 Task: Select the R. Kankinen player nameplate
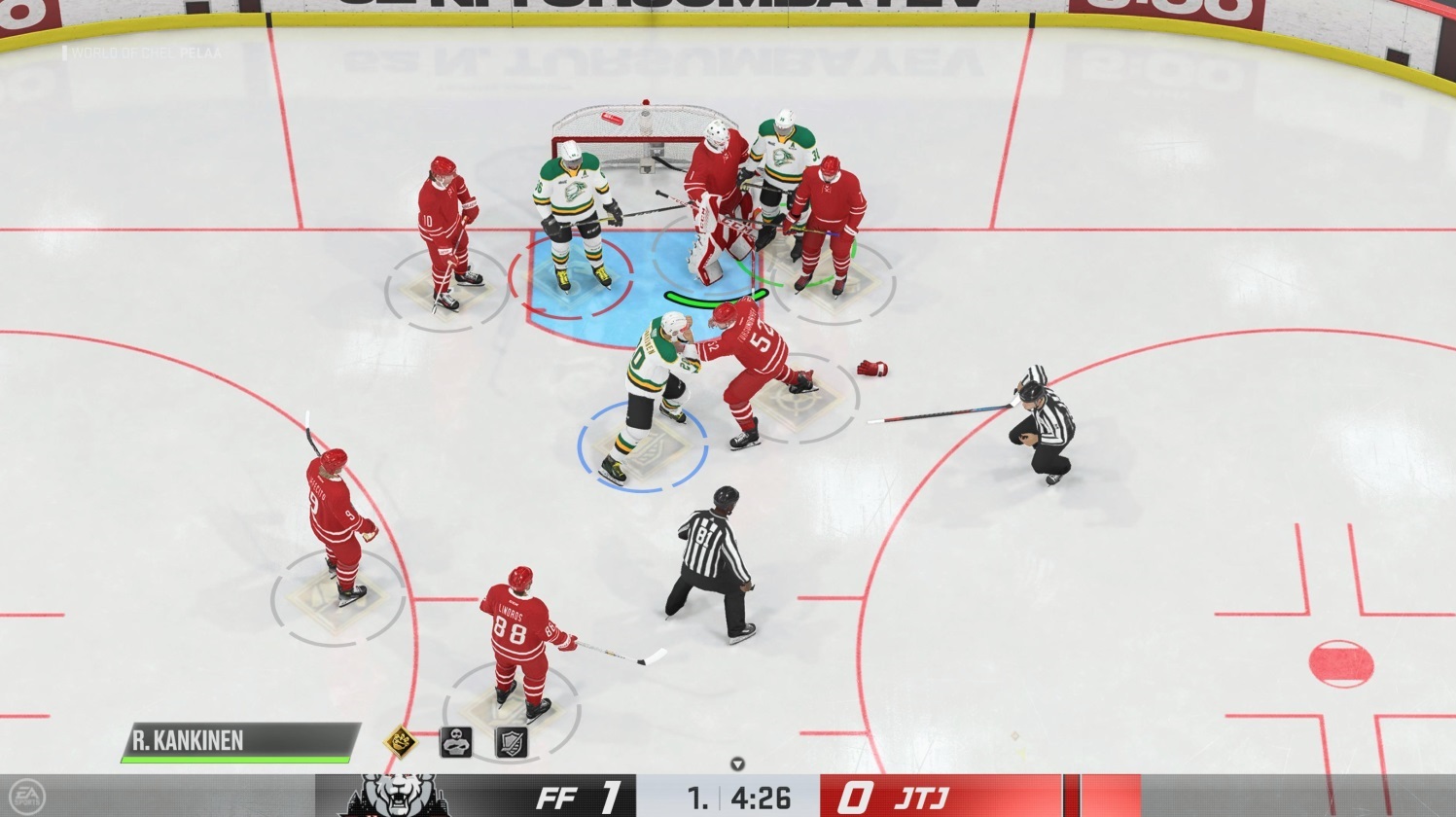tap(240, 741)
